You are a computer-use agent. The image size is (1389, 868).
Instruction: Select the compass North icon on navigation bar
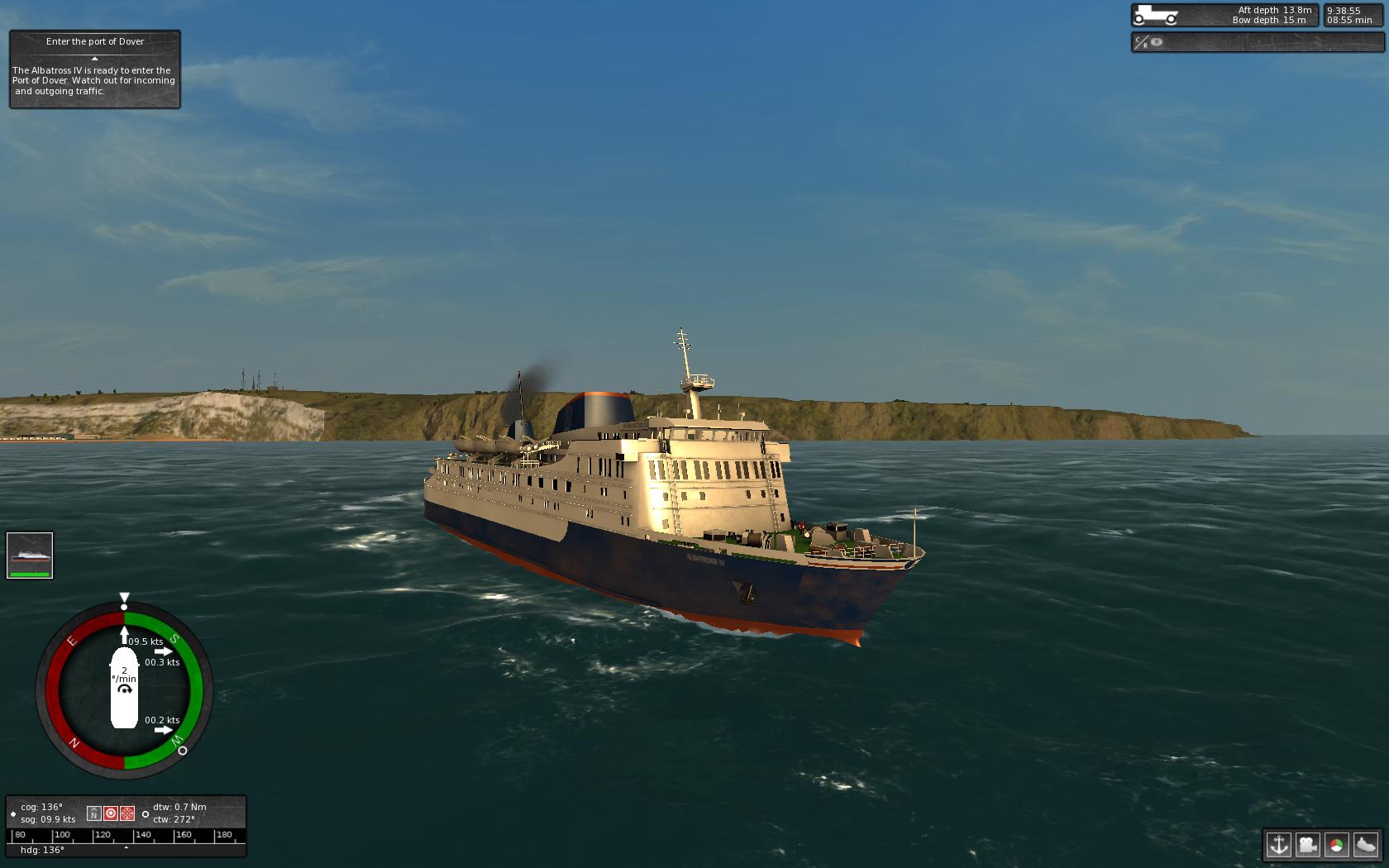click(94, 813)
